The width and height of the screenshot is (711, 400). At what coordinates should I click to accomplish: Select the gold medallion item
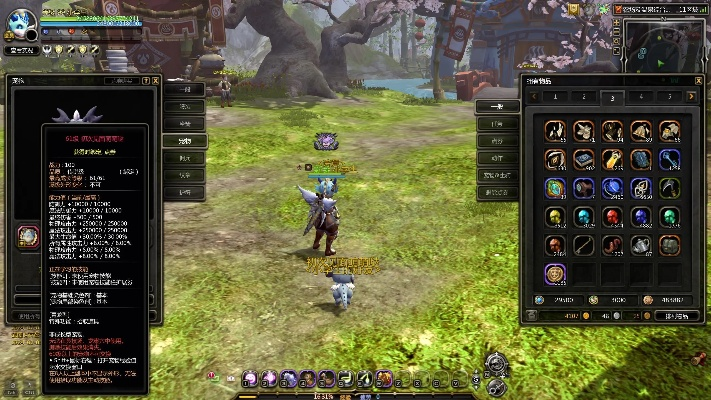tap(554, 273)
